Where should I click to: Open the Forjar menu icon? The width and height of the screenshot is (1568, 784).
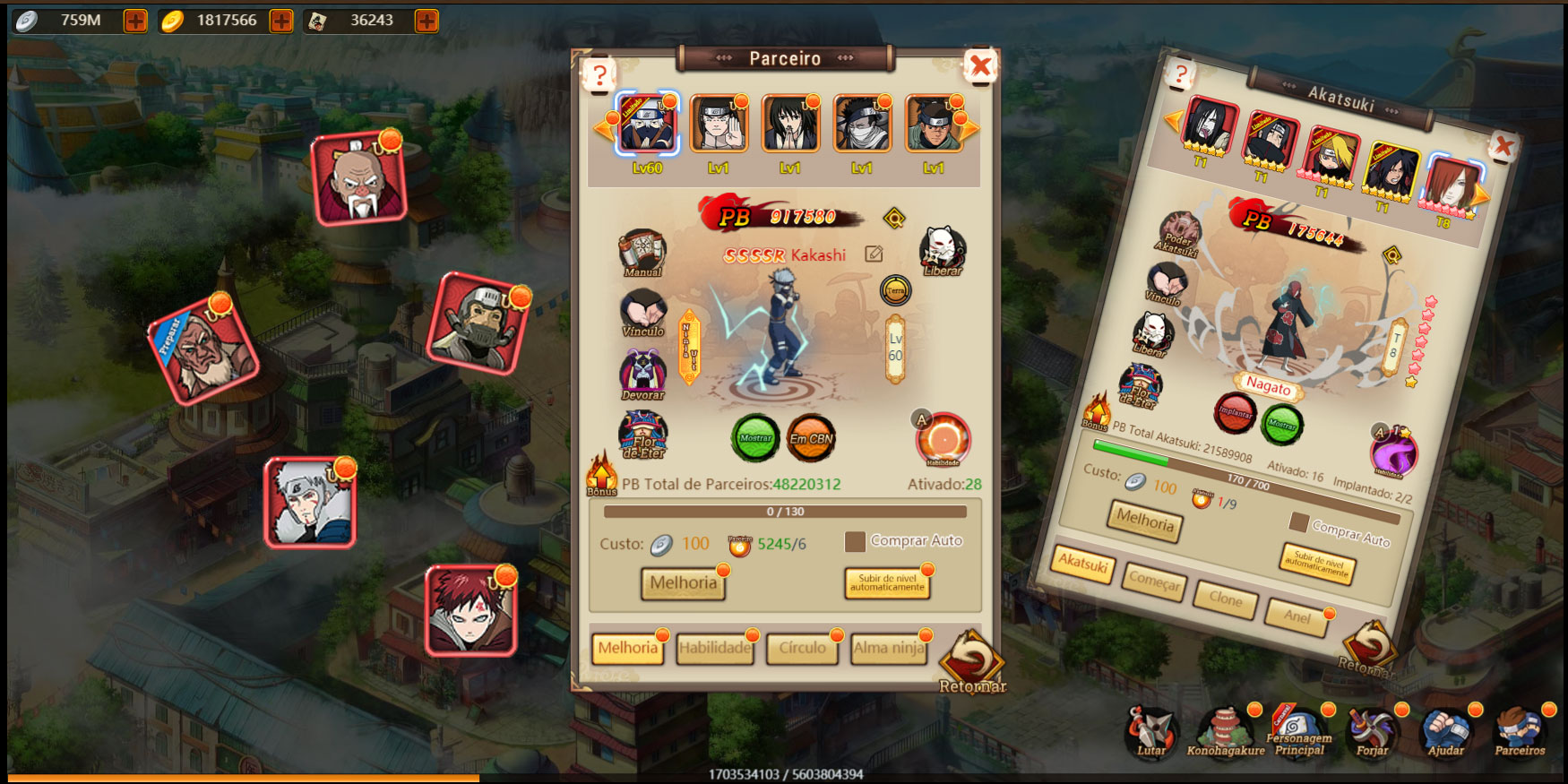tap(1372, 731)
